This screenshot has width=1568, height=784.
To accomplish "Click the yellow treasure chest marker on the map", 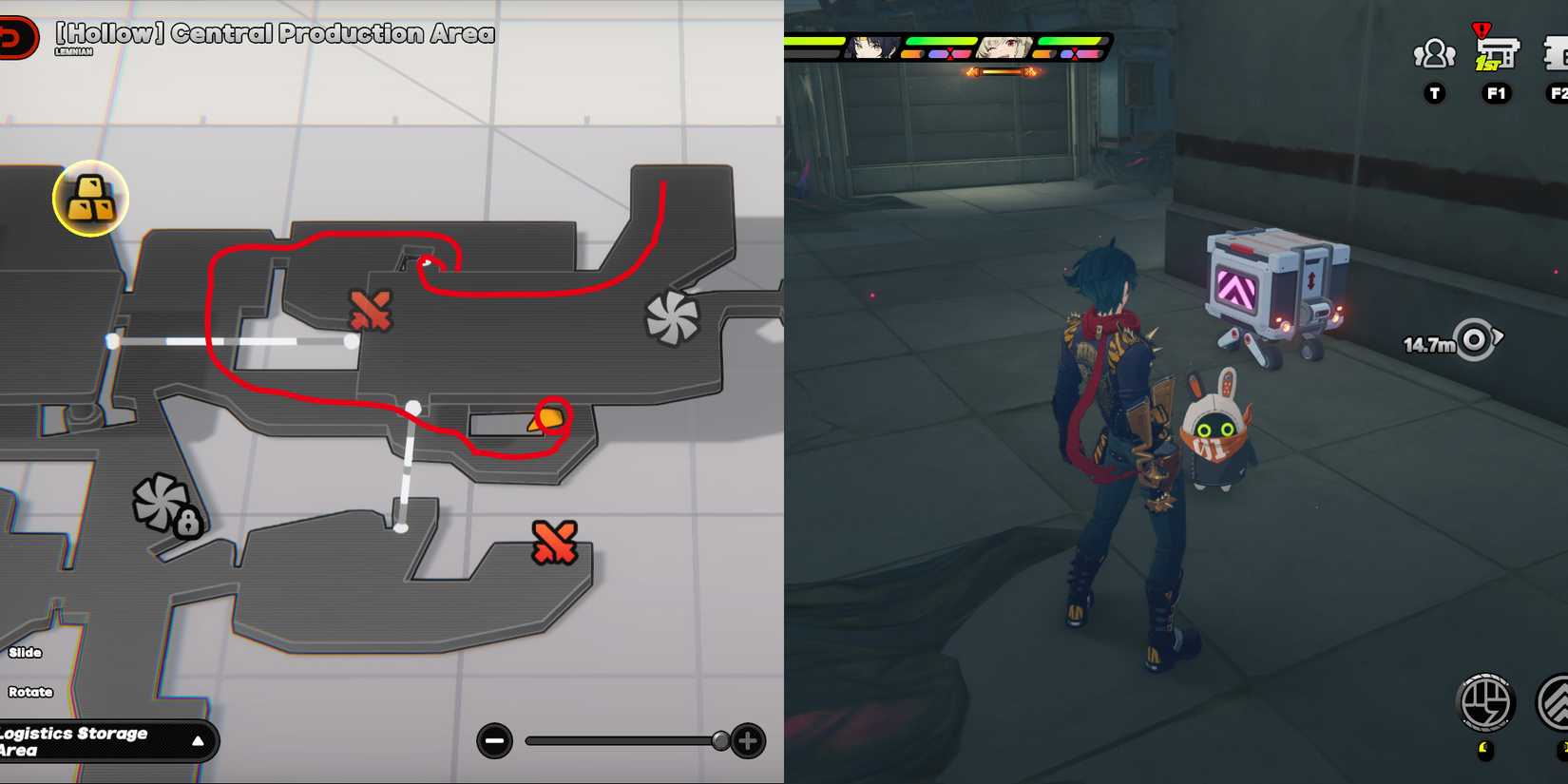I will tap(90, 196).
